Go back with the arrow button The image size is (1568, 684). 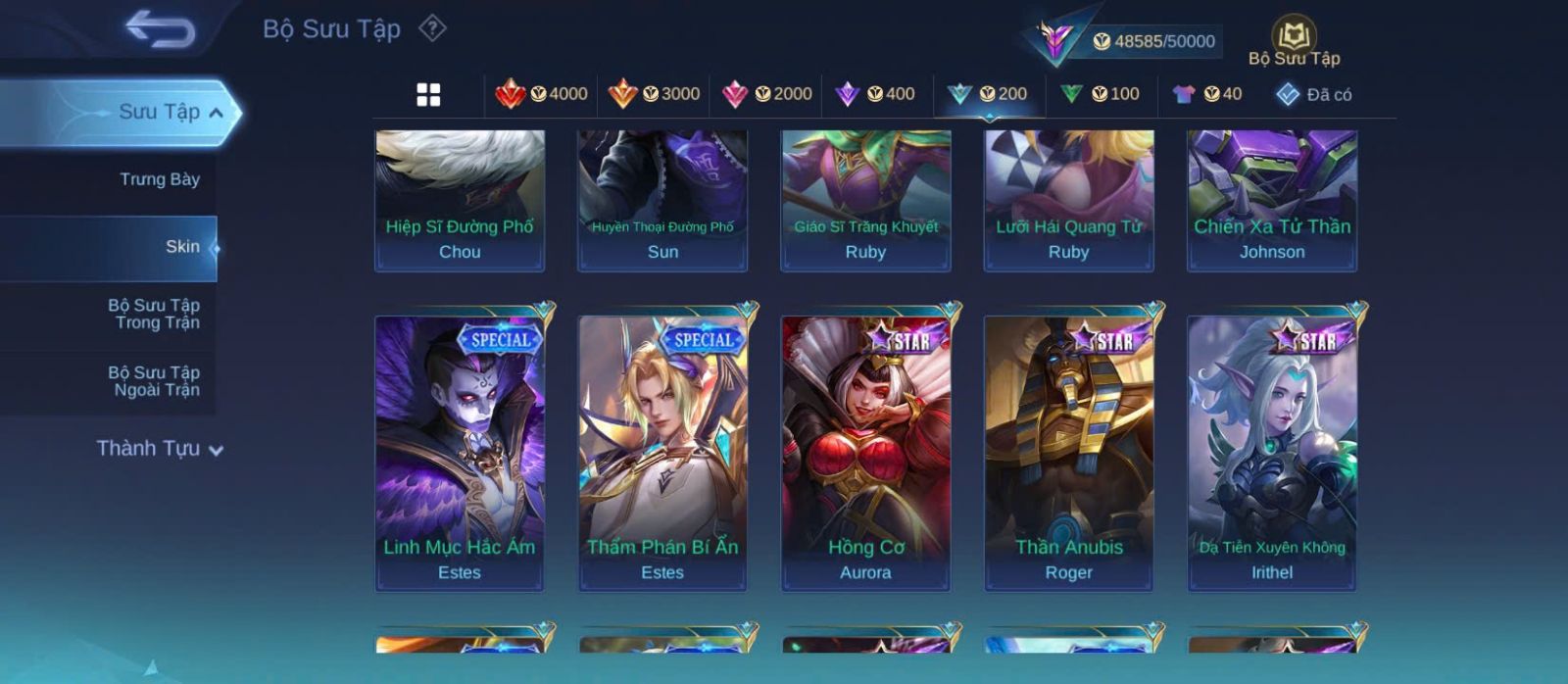coord(160,29)
